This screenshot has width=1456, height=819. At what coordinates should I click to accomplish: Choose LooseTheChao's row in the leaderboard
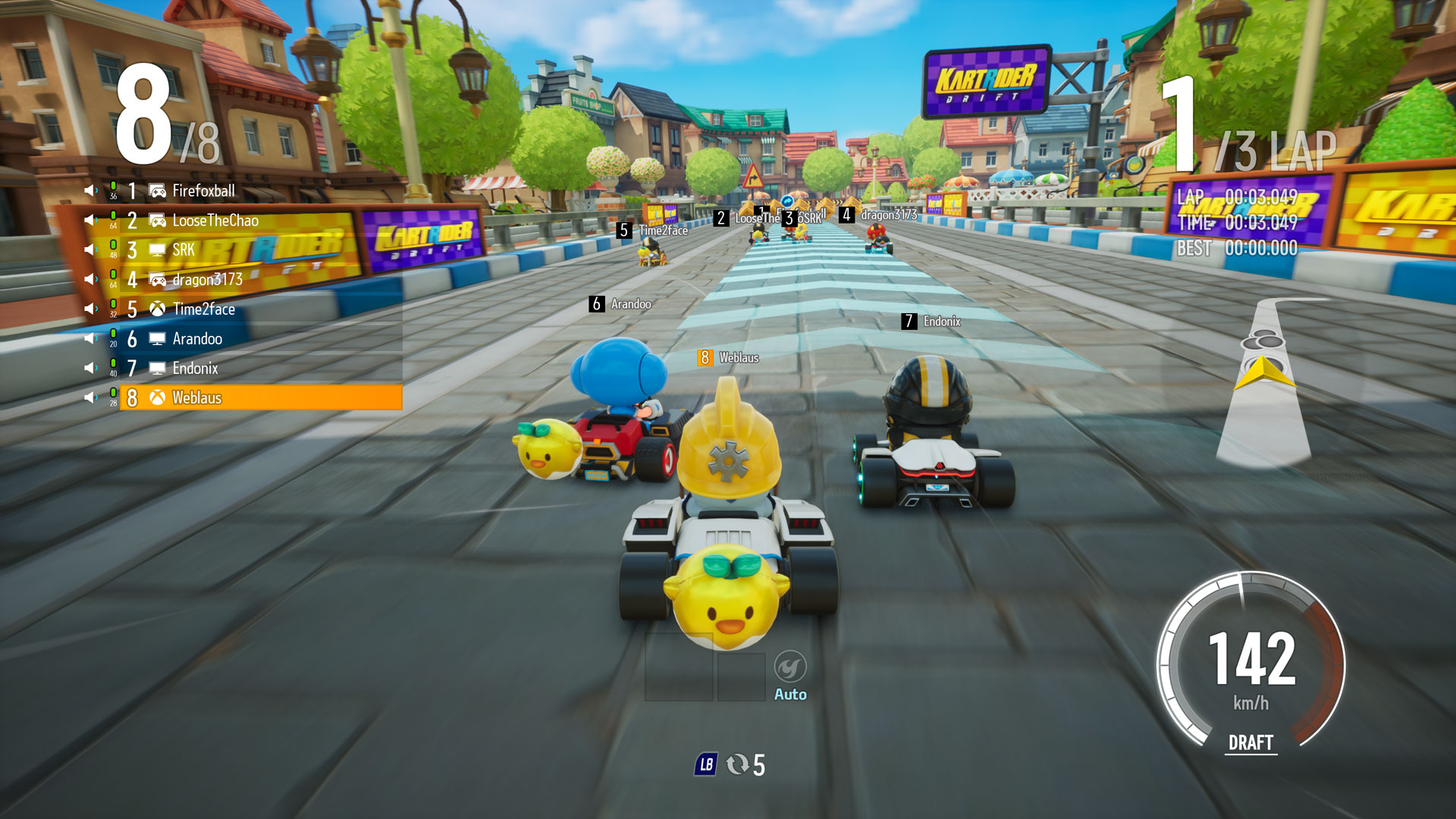pos(215,221)
